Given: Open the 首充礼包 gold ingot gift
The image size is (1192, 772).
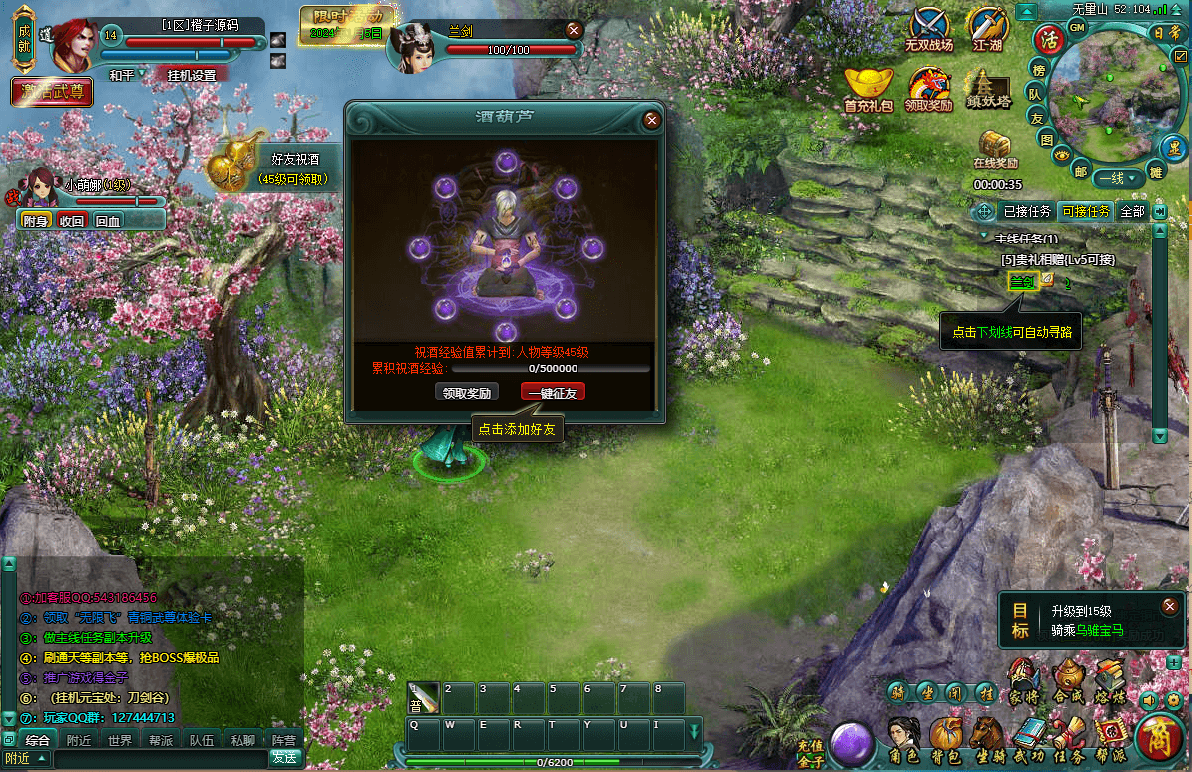Looking at the screenshot, I should [868, 90].
